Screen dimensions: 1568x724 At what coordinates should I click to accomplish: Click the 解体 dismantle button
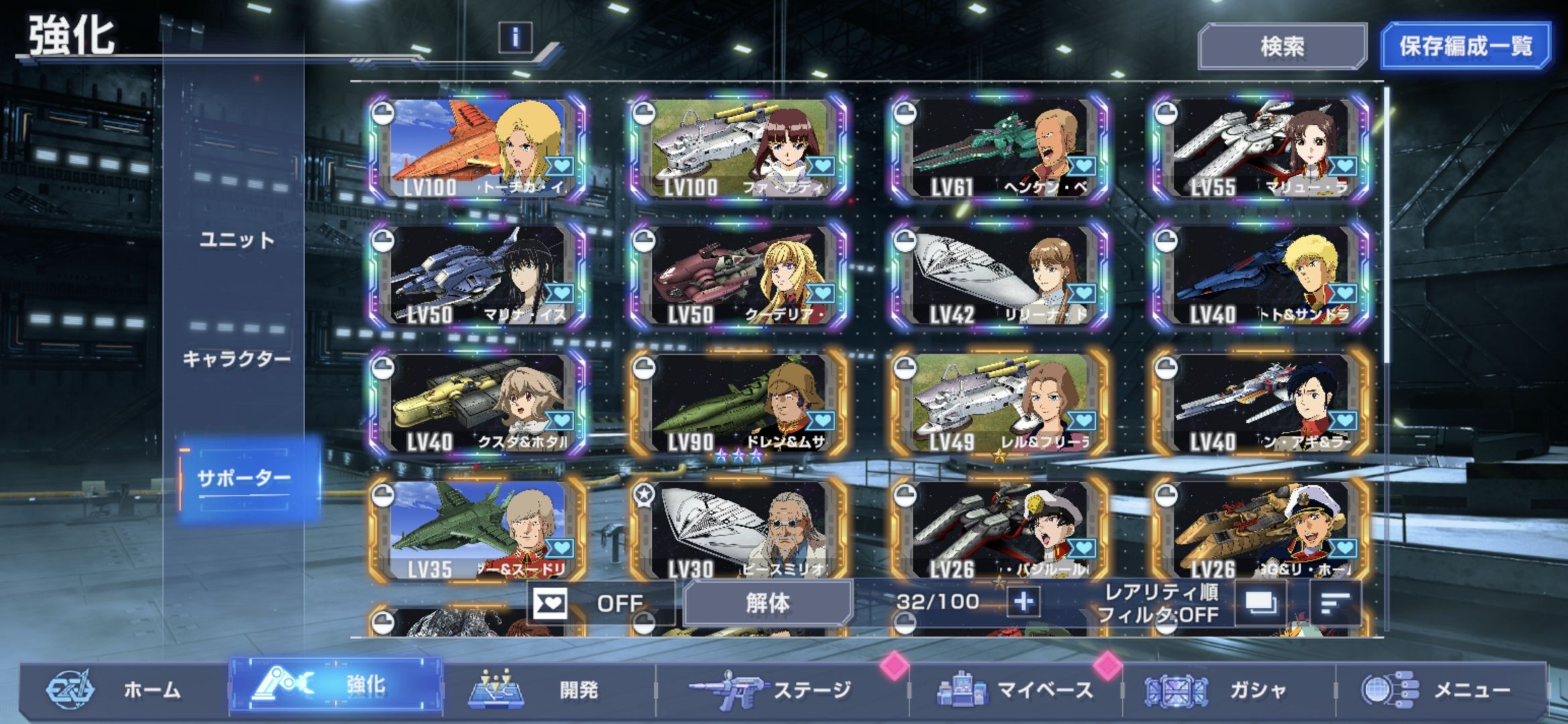click(x=768, y=603)
